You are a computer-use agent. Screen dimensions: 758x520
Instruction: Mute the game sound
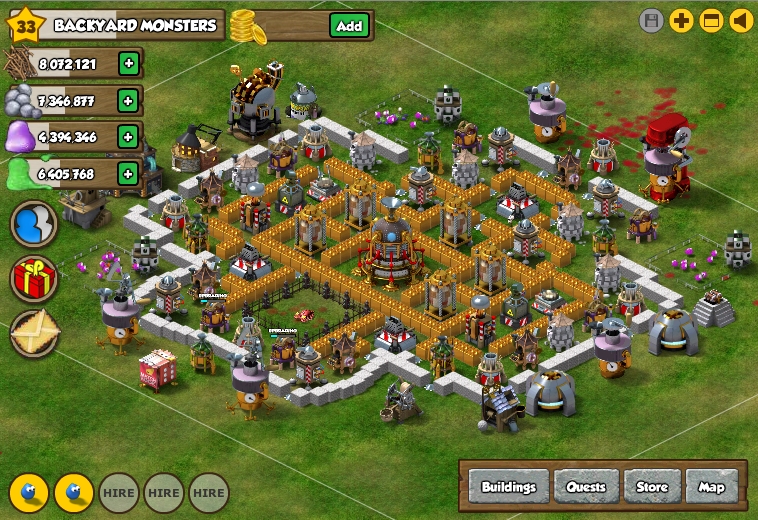tap(741, 21)
